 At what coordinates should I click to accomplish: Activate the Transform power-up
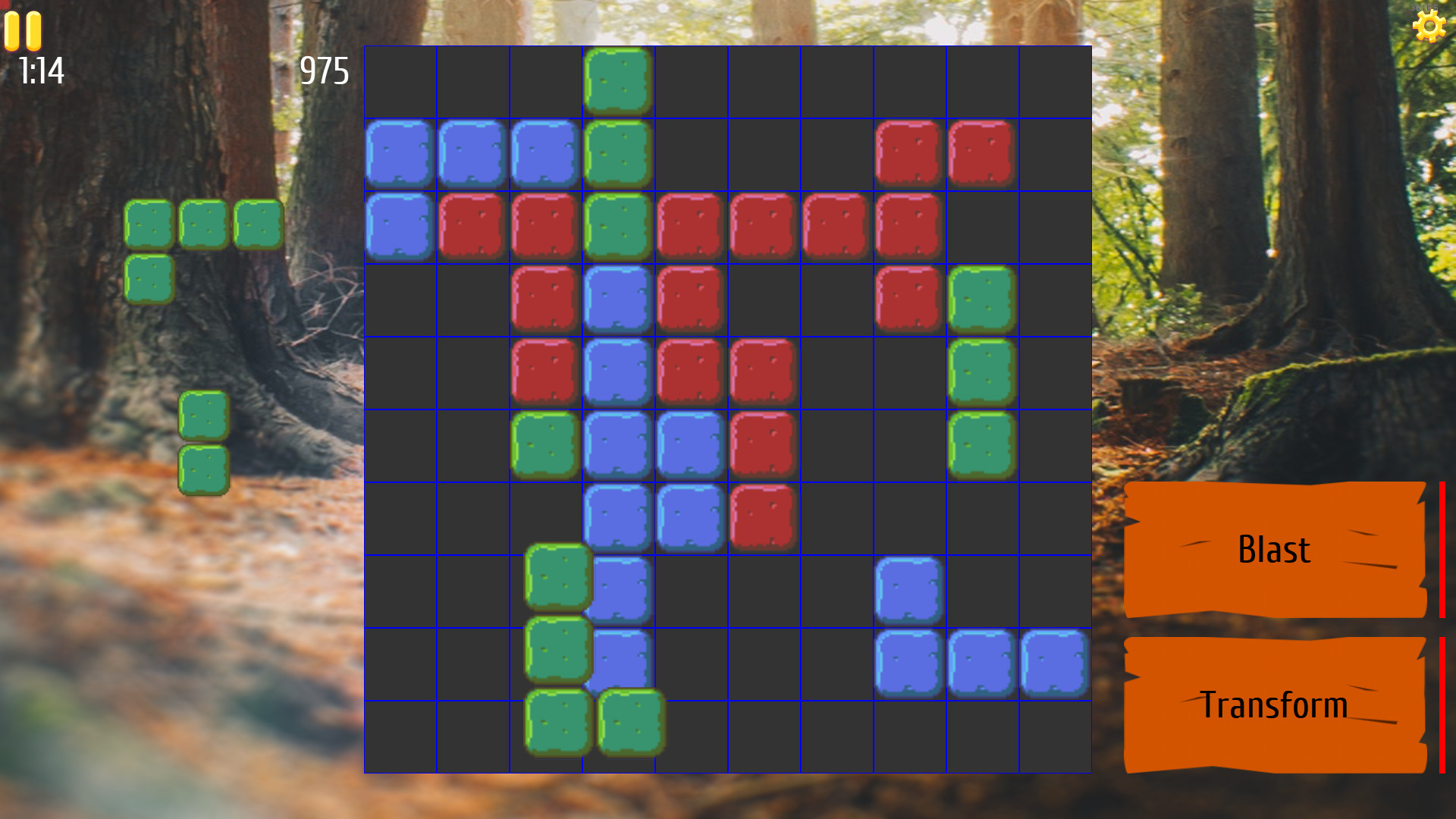pyautogui.click(x=1275, y=705)
